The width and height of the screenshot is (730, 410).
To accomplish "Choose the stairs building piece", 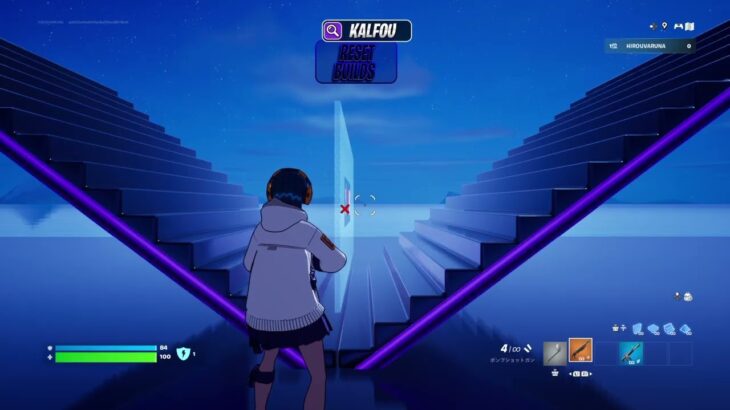I will click(x=670, y=328).
